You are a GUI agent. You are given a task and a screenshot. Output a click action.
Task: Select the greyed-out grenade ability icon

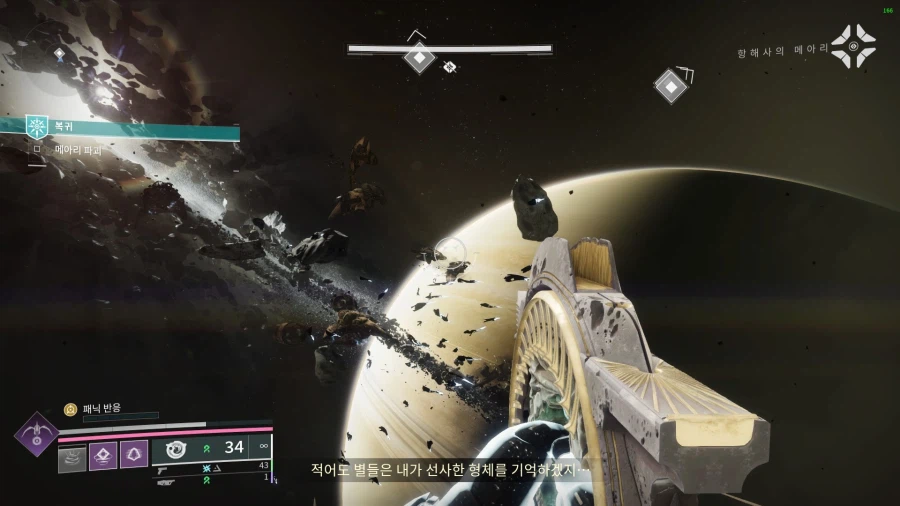point(73,456)
